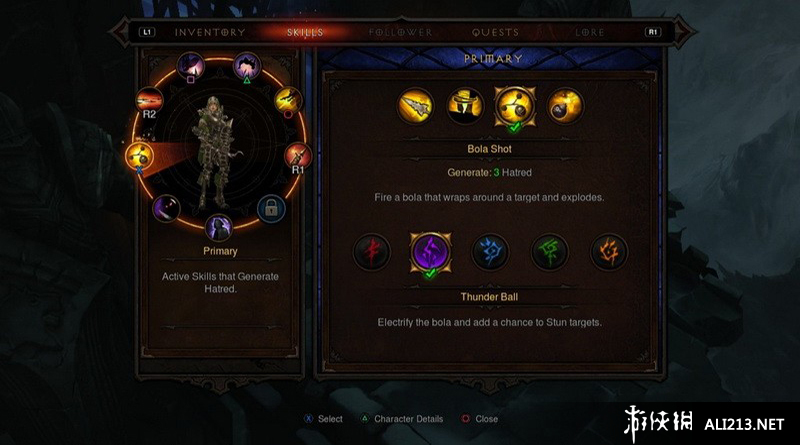This screenshot has height=445, width=800.
Task: Select the red skill rune
Action: pyautogui.click(x=372, y=251)
